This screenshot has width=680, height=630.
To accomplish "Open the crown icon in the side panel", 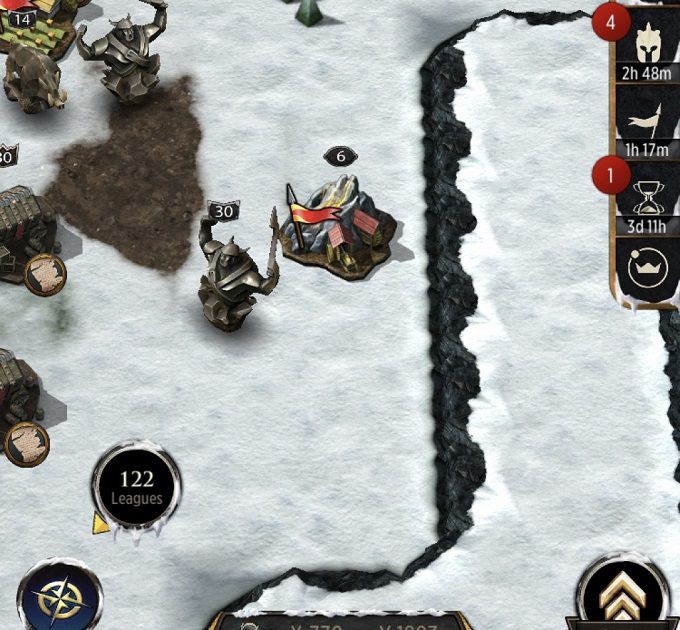I will tap(645, 268).
